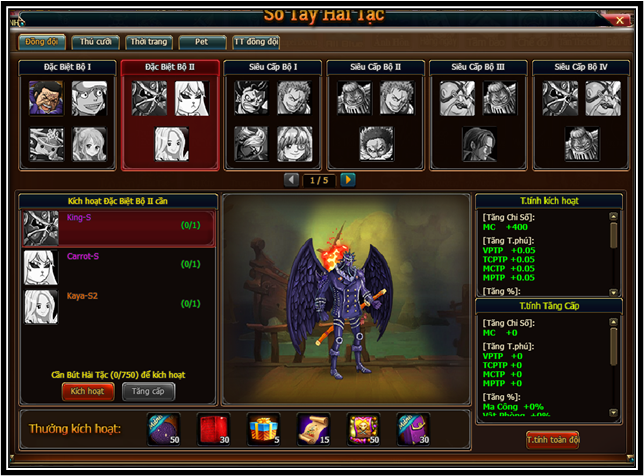Open the TT đồng đội tab
The width and height of the screenshot is (644, 476).
[256, 42]
